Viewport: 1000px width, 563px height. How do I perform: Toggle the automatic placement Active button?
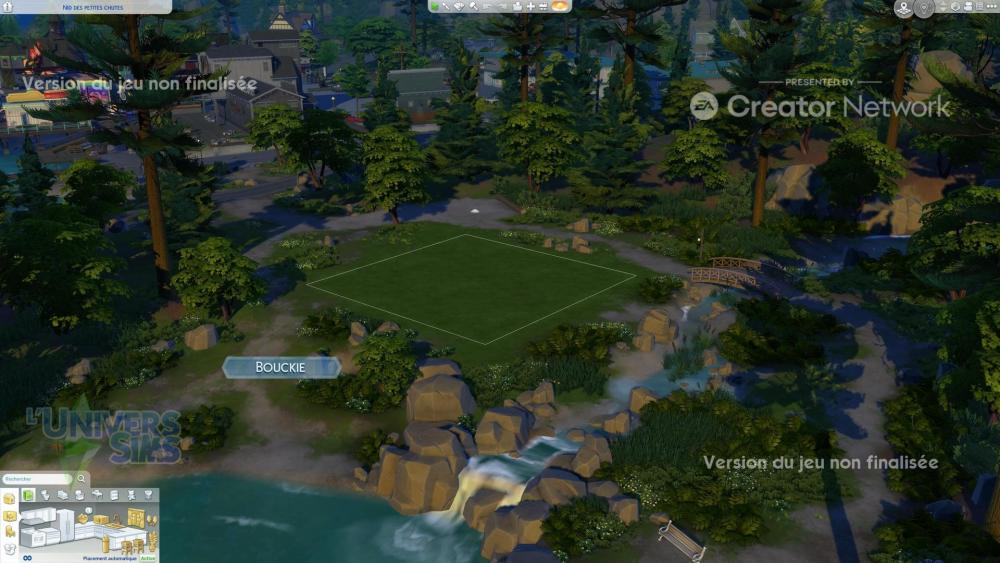click(x=148, y=559)
